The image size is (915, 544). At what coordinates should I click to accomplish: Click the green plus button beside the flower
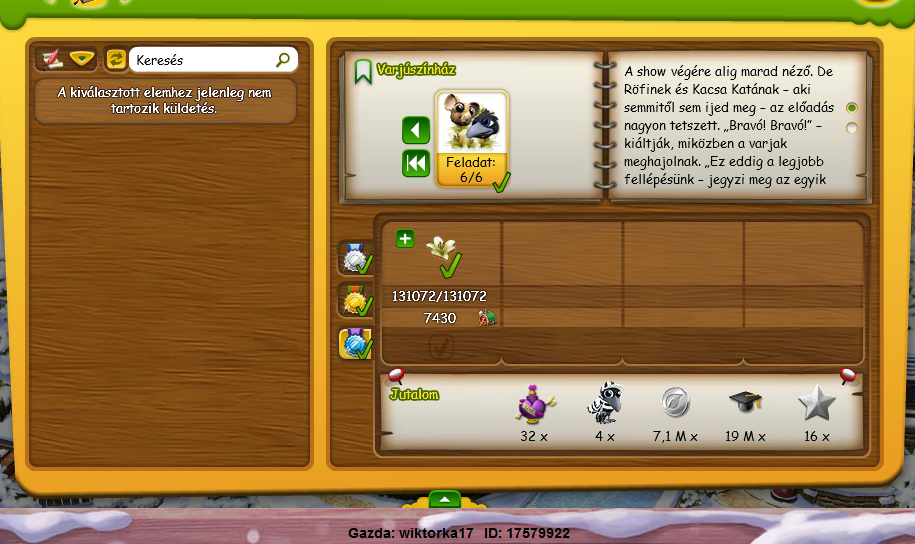404,238
